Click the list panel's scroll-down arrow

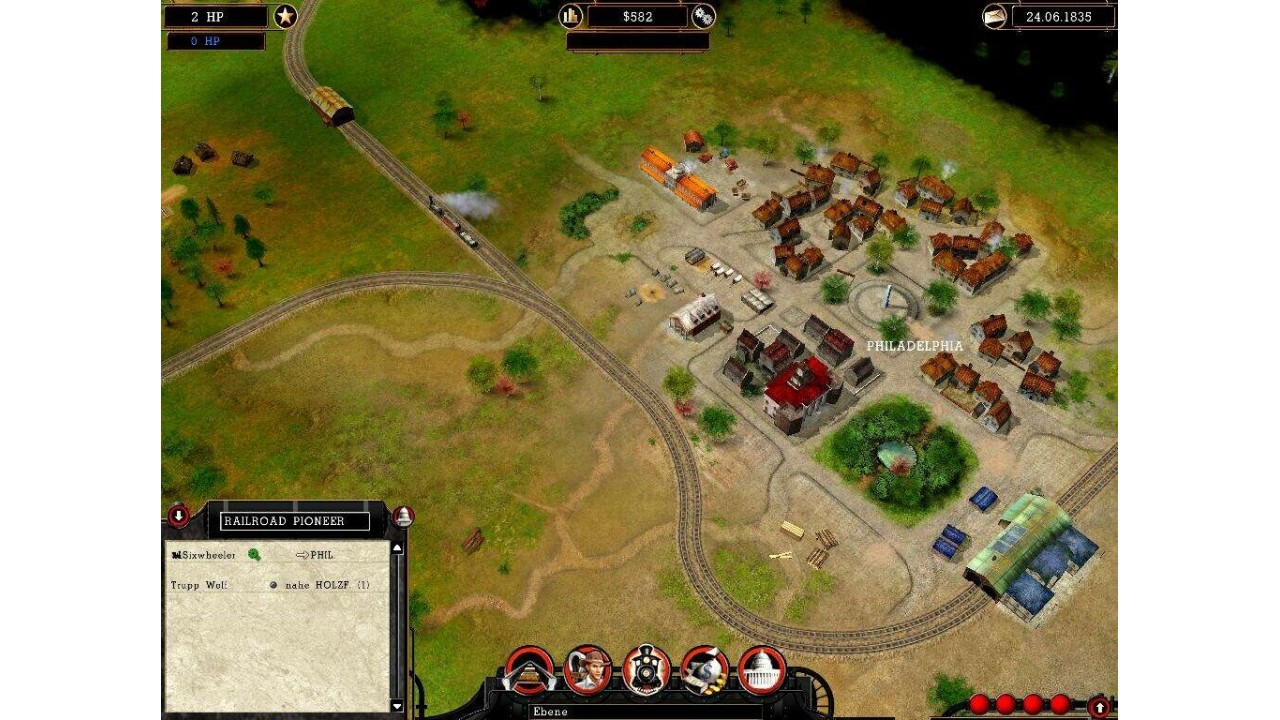tap(397, 706)
